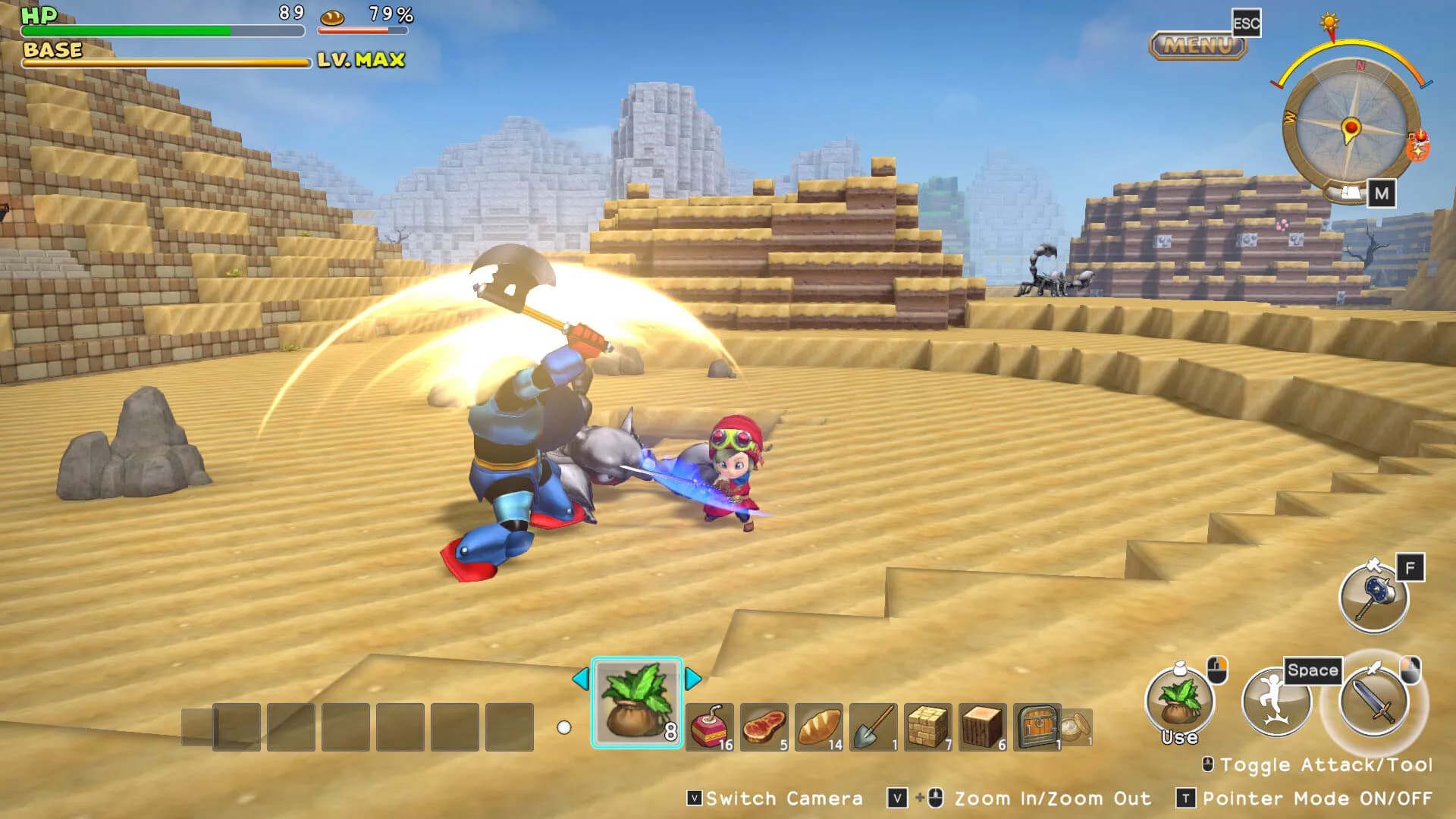The image size is (1456, 819).
Task: Activate the Use herb action icon
Action: coord(1179,701)
